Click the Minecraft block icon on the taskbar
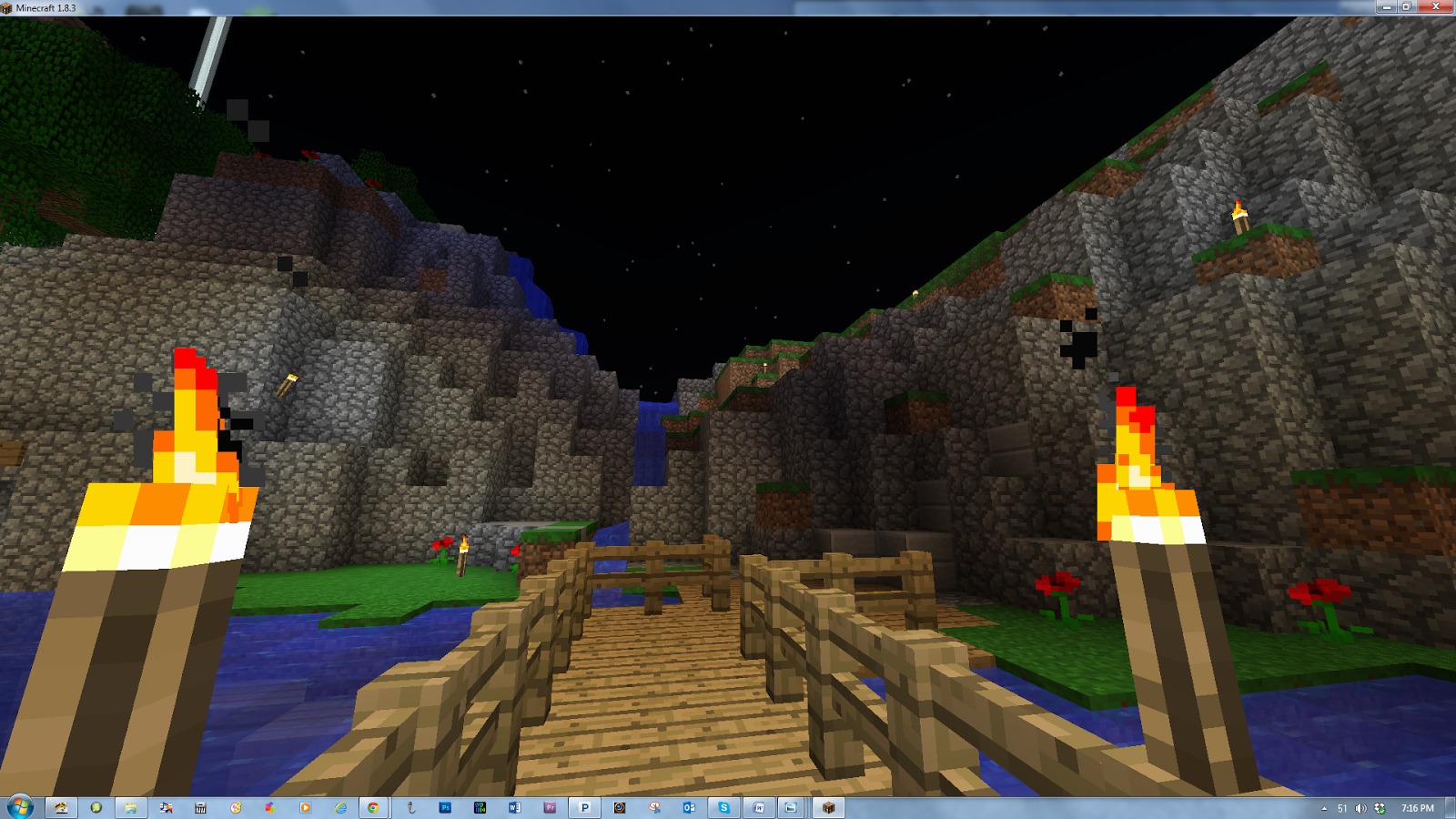 827,806
